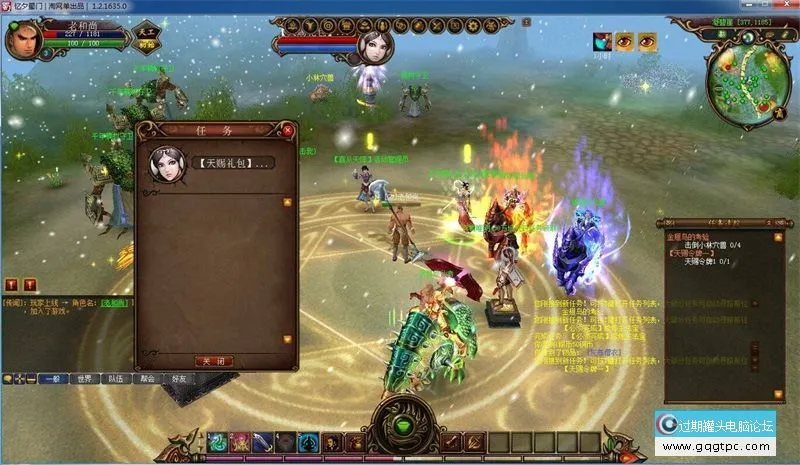Activate the green swirl skill in hotbar

click(217, 441)
